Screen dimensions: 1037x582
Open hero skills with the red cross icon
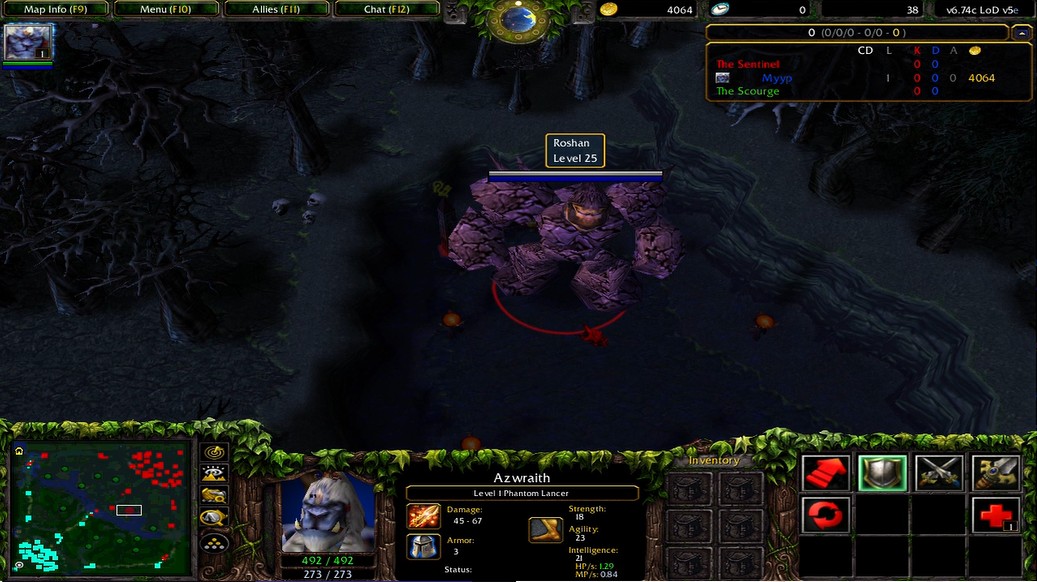(x=996, y=515)
